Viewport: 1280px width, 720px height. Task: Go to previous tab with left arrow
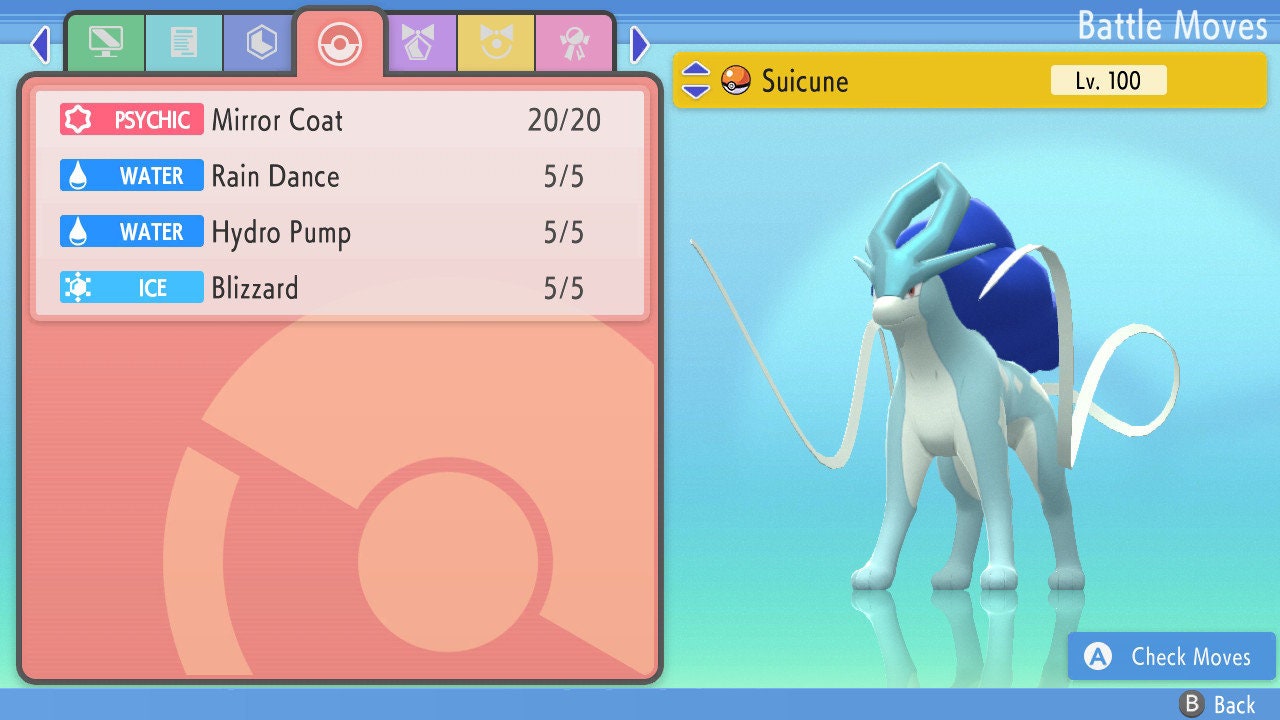[40, 44]
